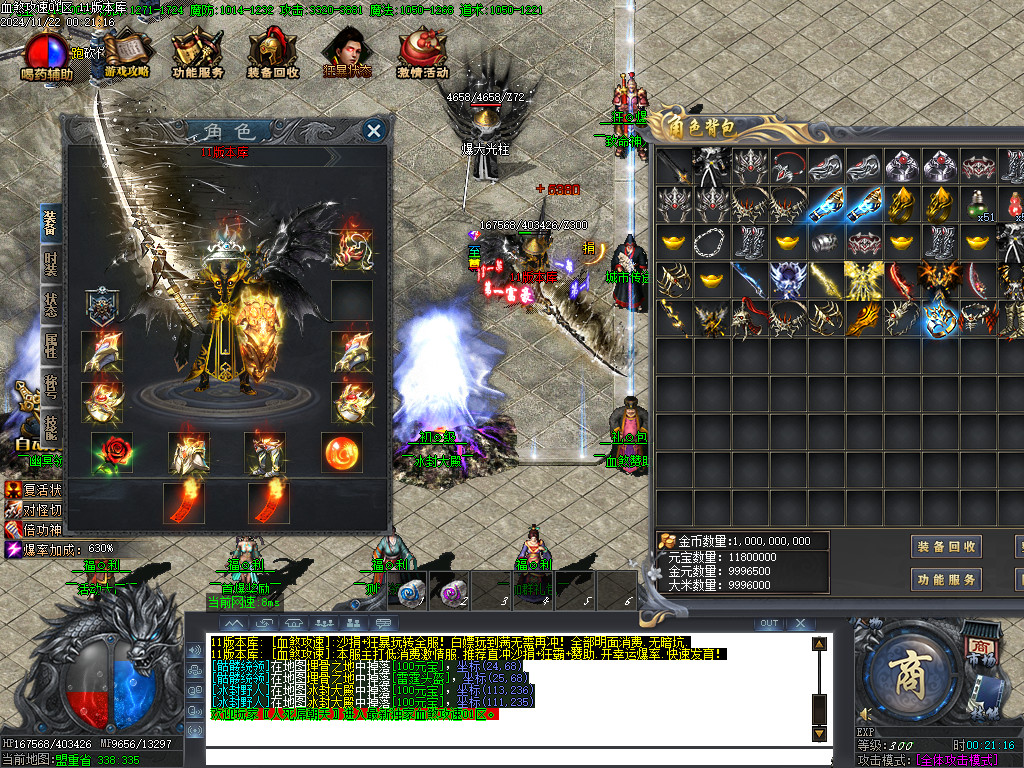Open the 装备回收 helmet icon at top
The height and width of the screenshot is (768, 1024).
pyautogui.click(x=272, y=55)
